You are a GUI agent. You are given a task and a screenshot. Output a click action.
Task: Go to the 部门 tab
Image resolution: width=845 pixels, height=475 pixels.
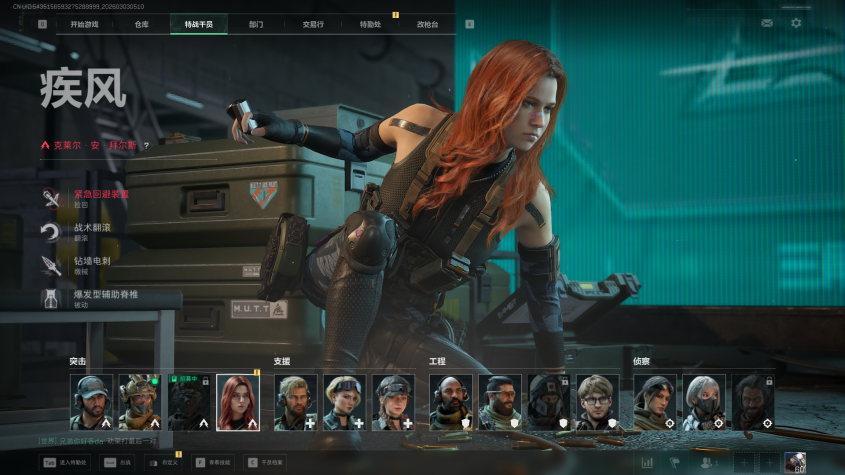click(x=256, y=23)
